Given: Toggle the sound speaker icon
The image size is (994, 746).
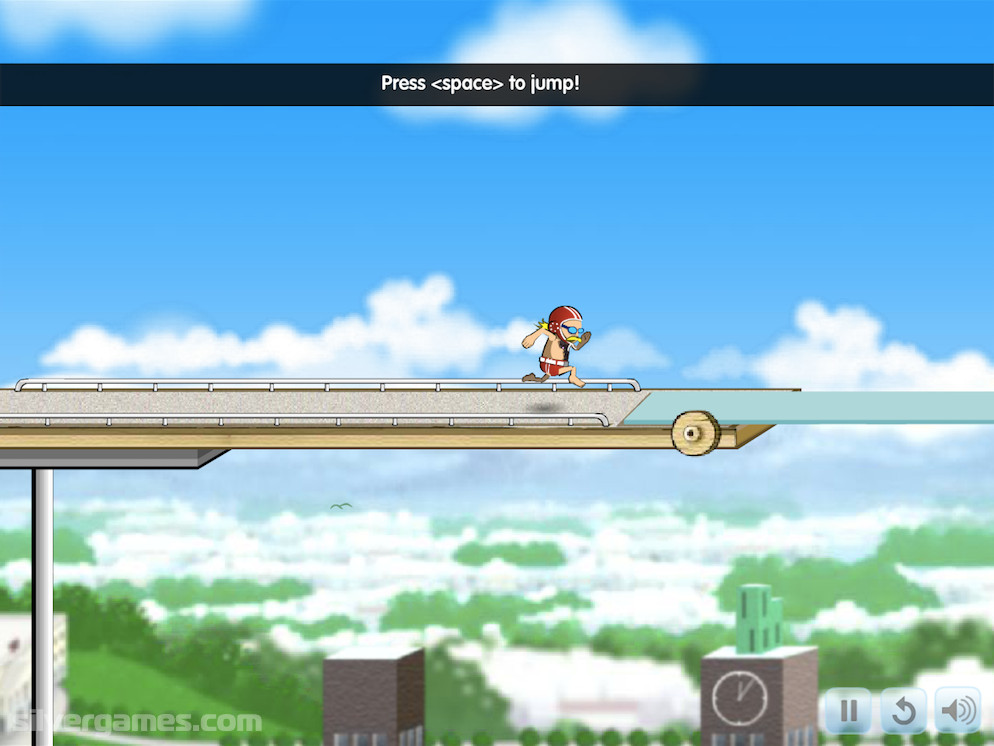Looking at the screenshot, I should point(957,711).
